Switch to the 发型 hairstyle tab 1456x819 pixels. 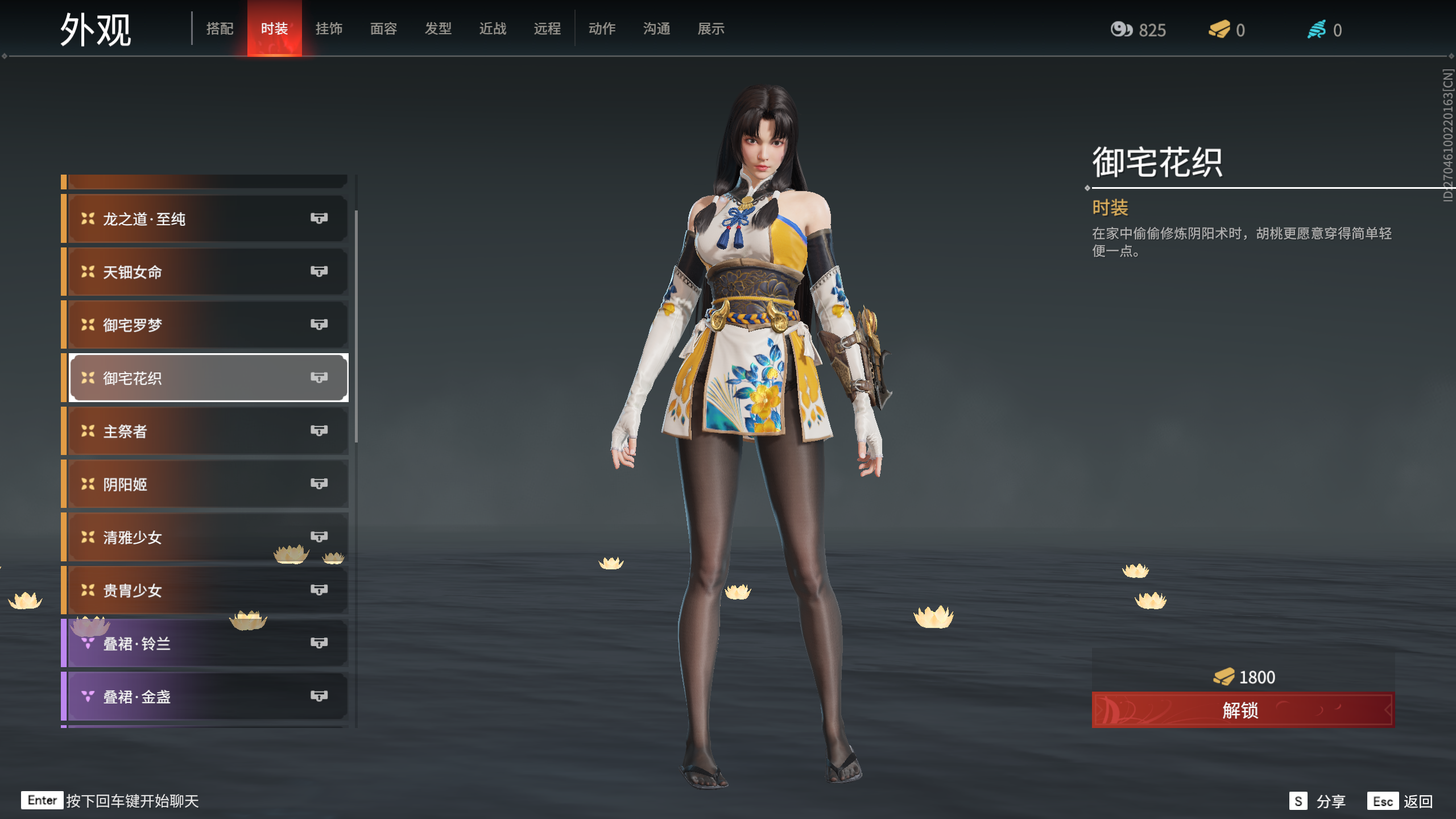click(x=438, y=28)
